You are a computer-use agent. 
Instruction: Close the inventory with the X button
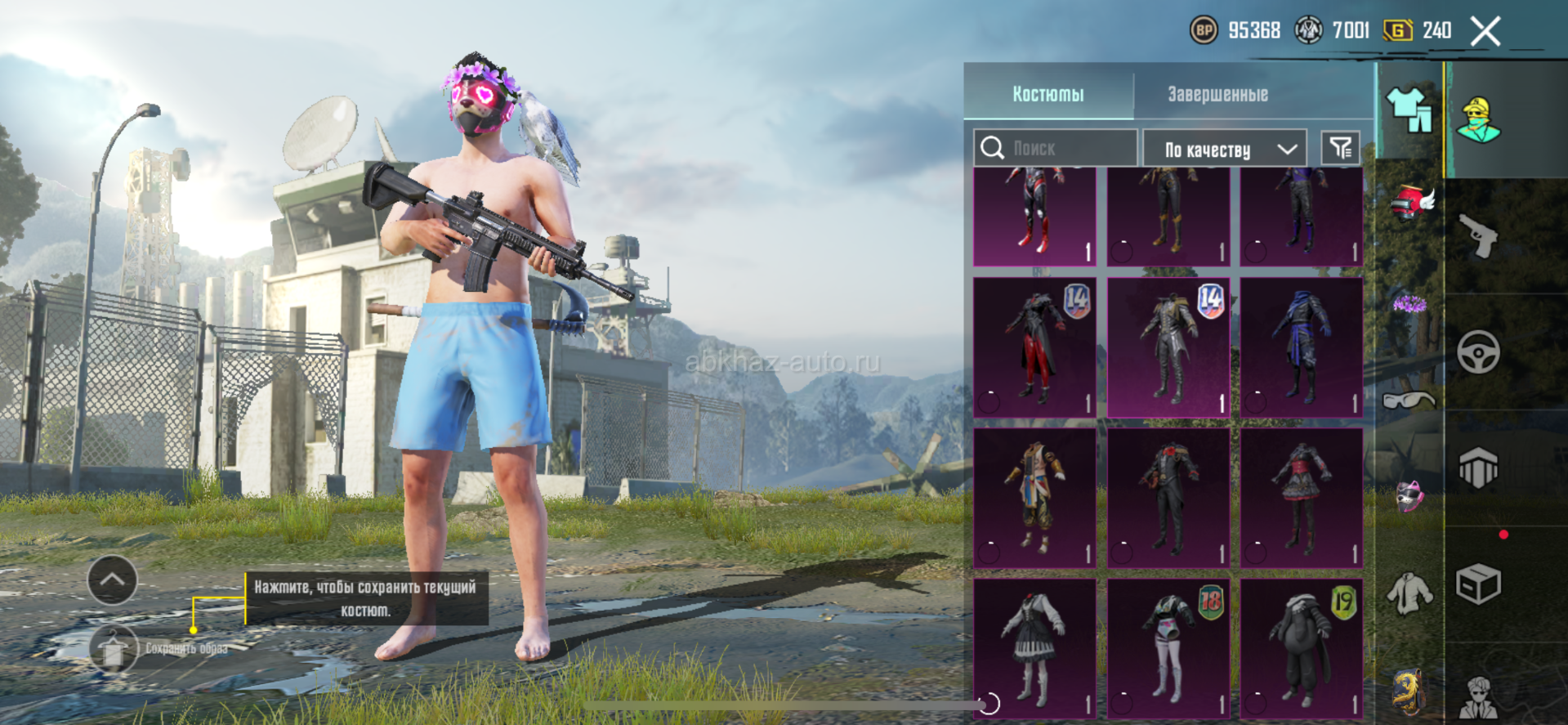(1485, 32)
